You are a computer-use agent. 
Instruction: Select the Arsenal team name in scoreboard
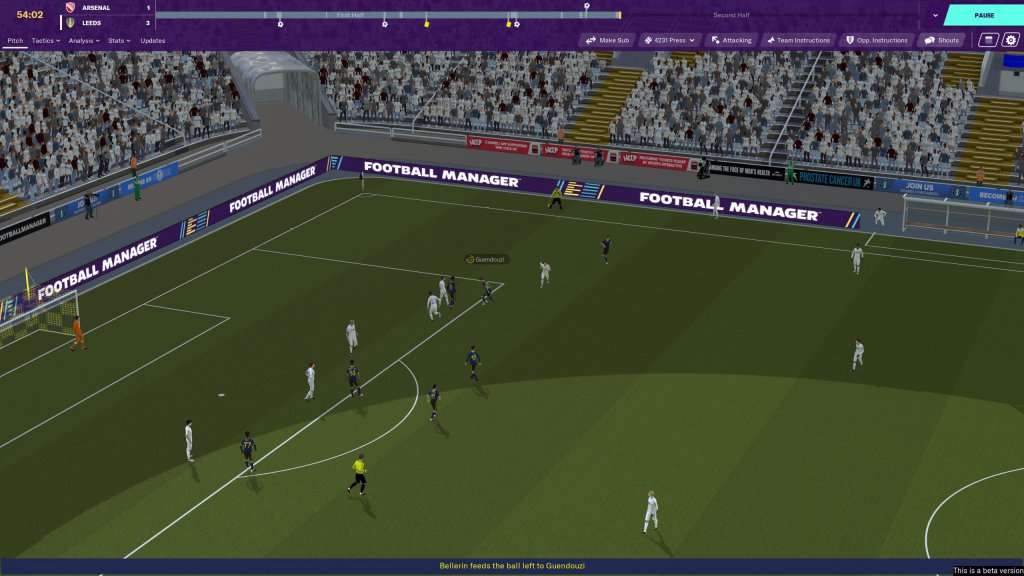(95, 8)
